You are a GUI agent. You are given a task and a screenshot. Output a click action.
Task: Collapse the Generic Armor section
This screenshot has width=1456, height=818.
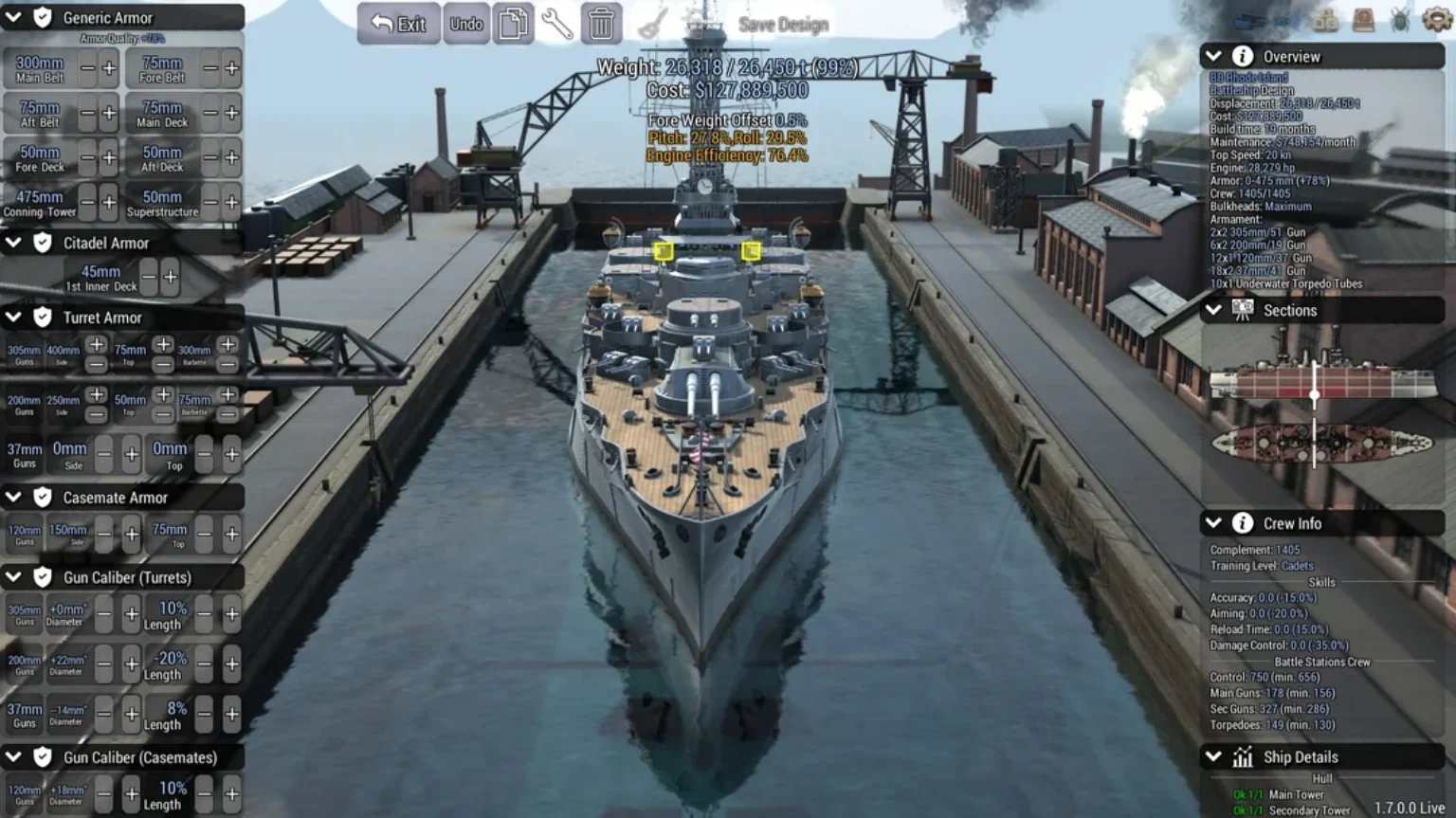click(x=14, y=17)
